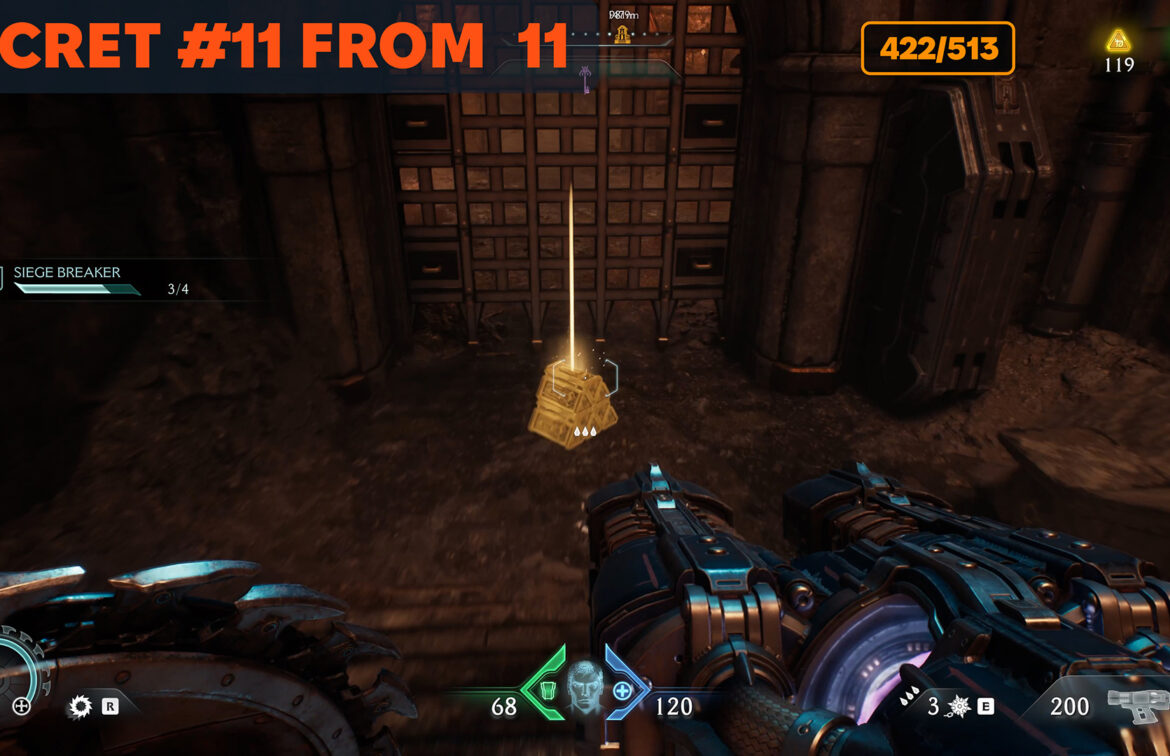Click the gold currency icon

tap(1118, 41)
